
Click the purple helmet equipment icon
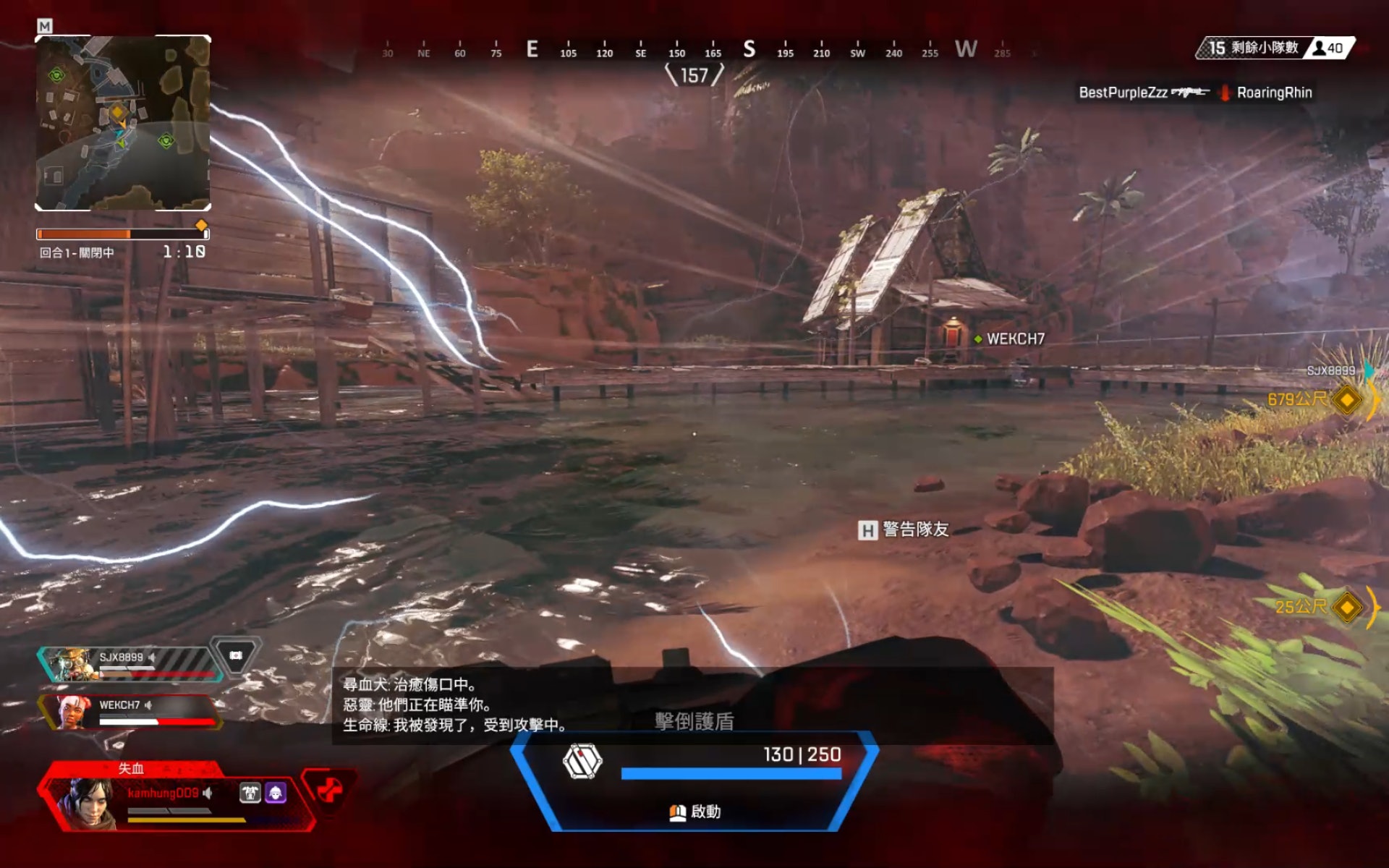[276, 793]
